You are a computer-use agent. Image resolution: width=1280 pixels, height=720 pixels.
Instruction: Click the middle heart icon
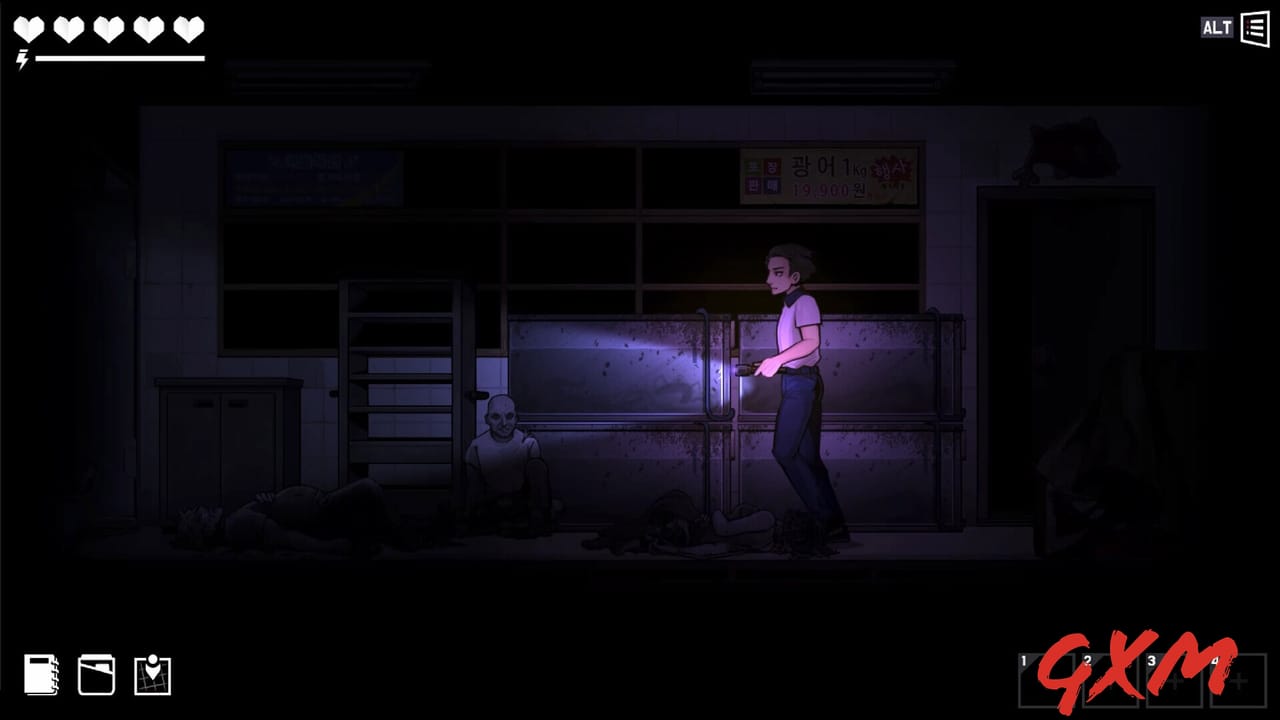coord(107,30)
